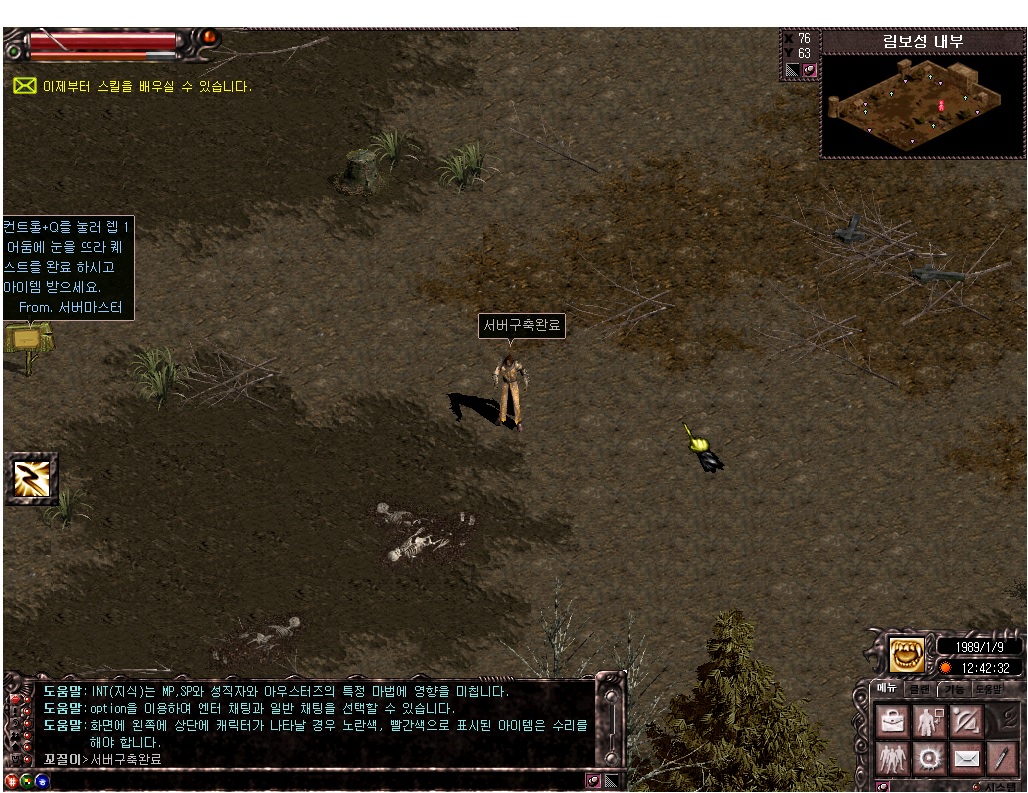The image size is (1028, 793).
Task: Click the wooden signpost quest icon
Action: pos(27,343)
